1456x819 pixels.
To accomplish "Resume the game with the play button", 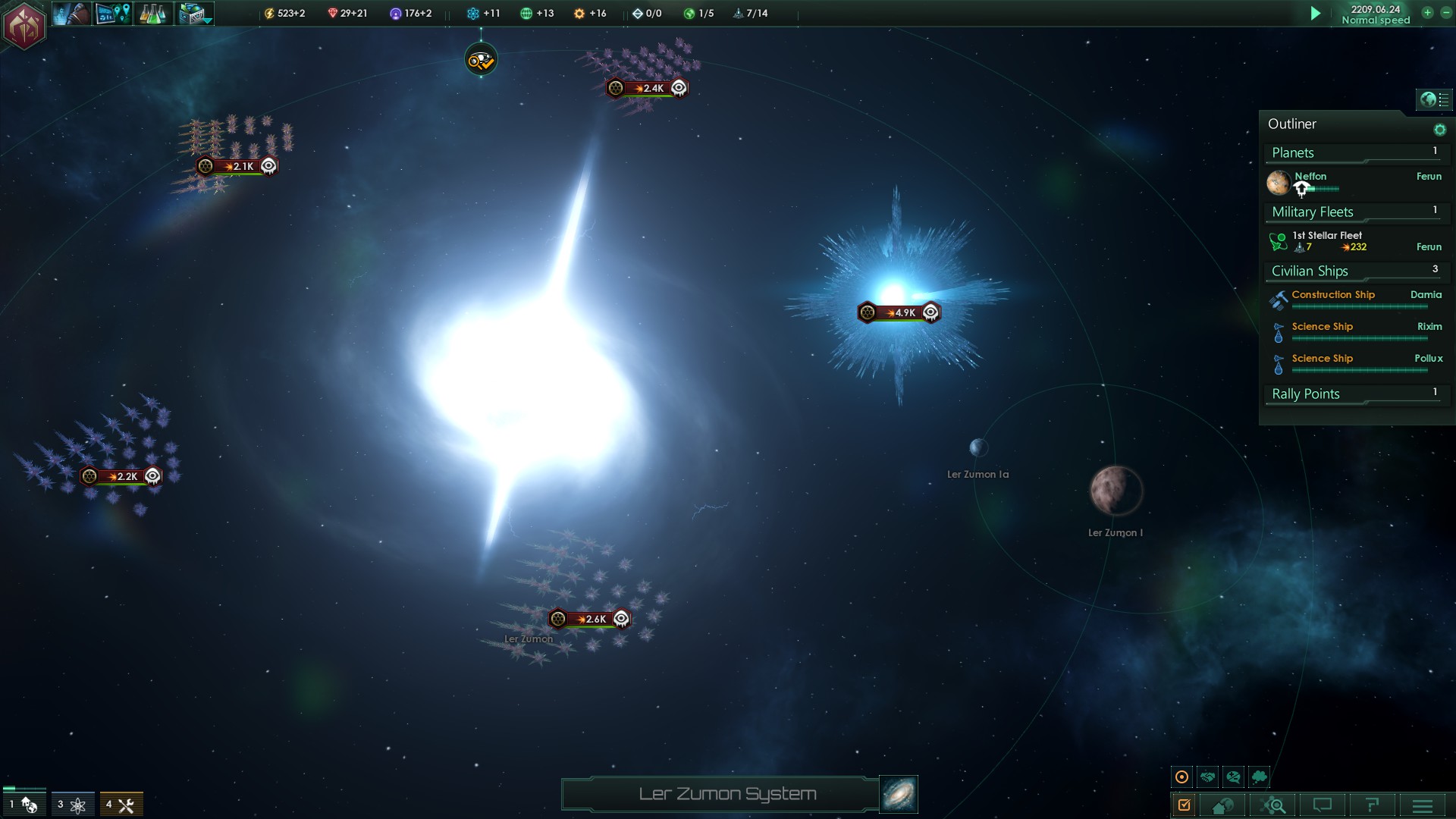I will pos(1316,14).
